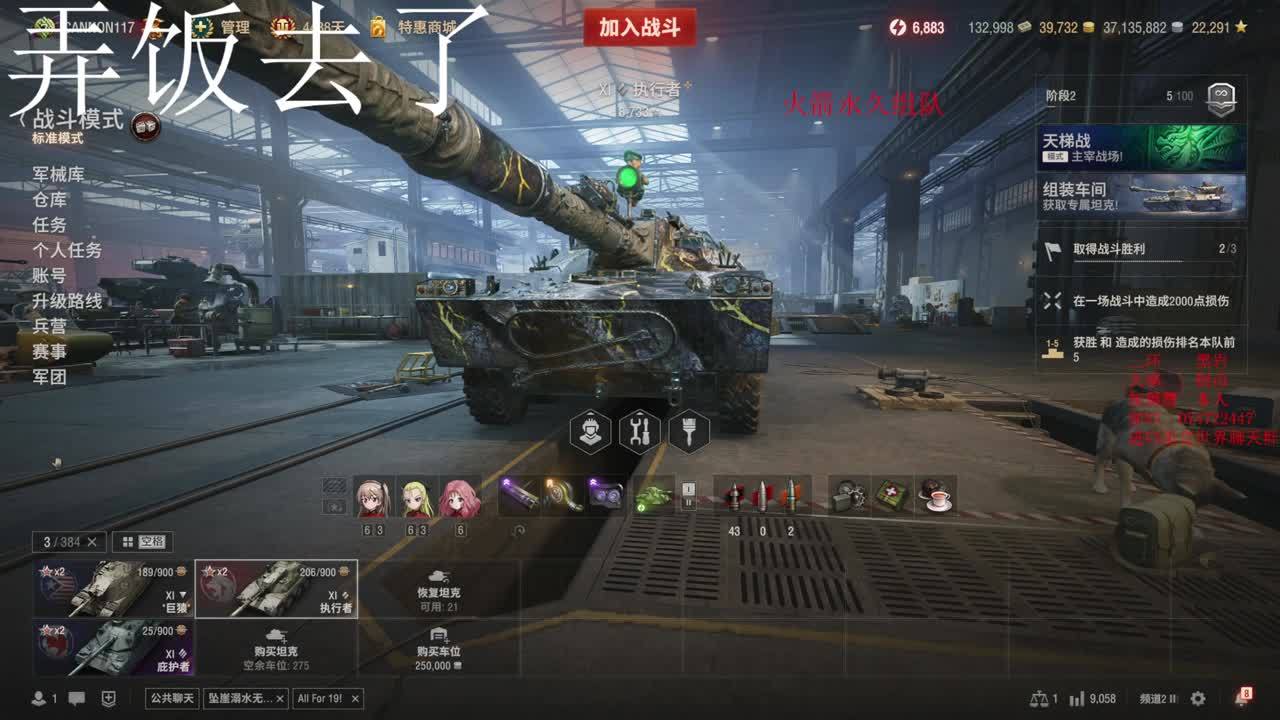Viewport: 1280px width, 720px height.
Task: Open settings with the gear icon
Action: tap(1198, 699)
